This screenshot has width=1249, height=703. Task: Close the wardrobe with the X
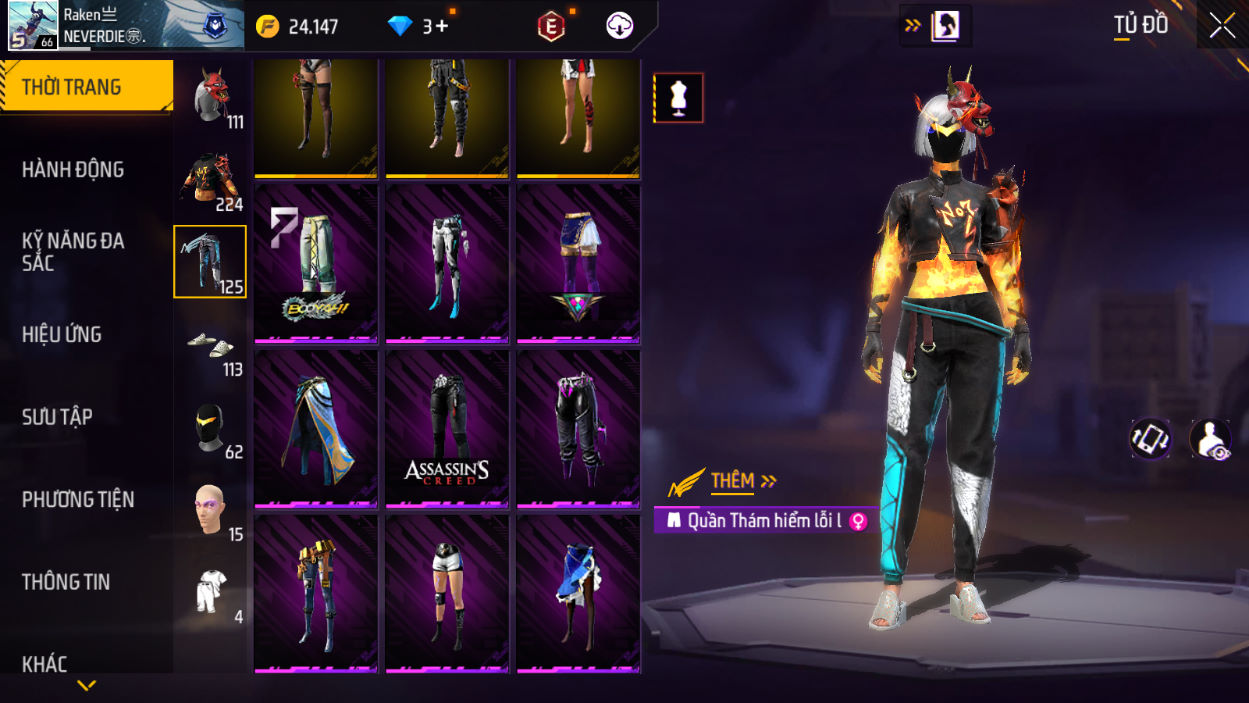(1222, 26)
